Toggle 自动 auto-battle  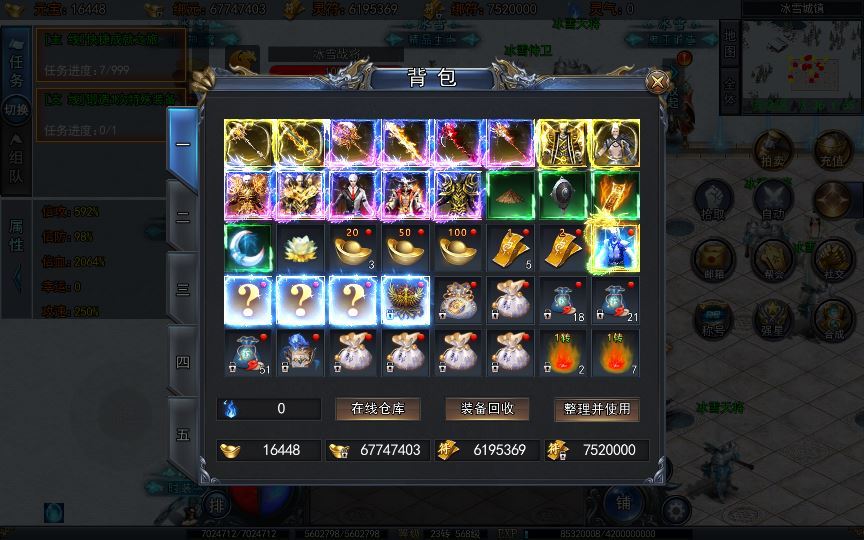click(x=772, y=202)
